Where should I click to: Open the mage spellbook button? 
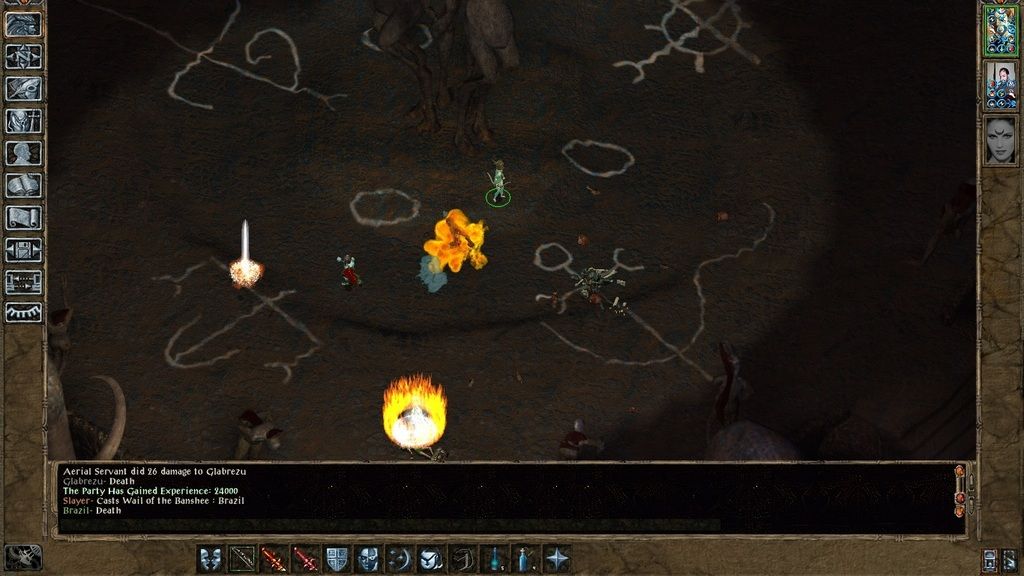(24, 185)
